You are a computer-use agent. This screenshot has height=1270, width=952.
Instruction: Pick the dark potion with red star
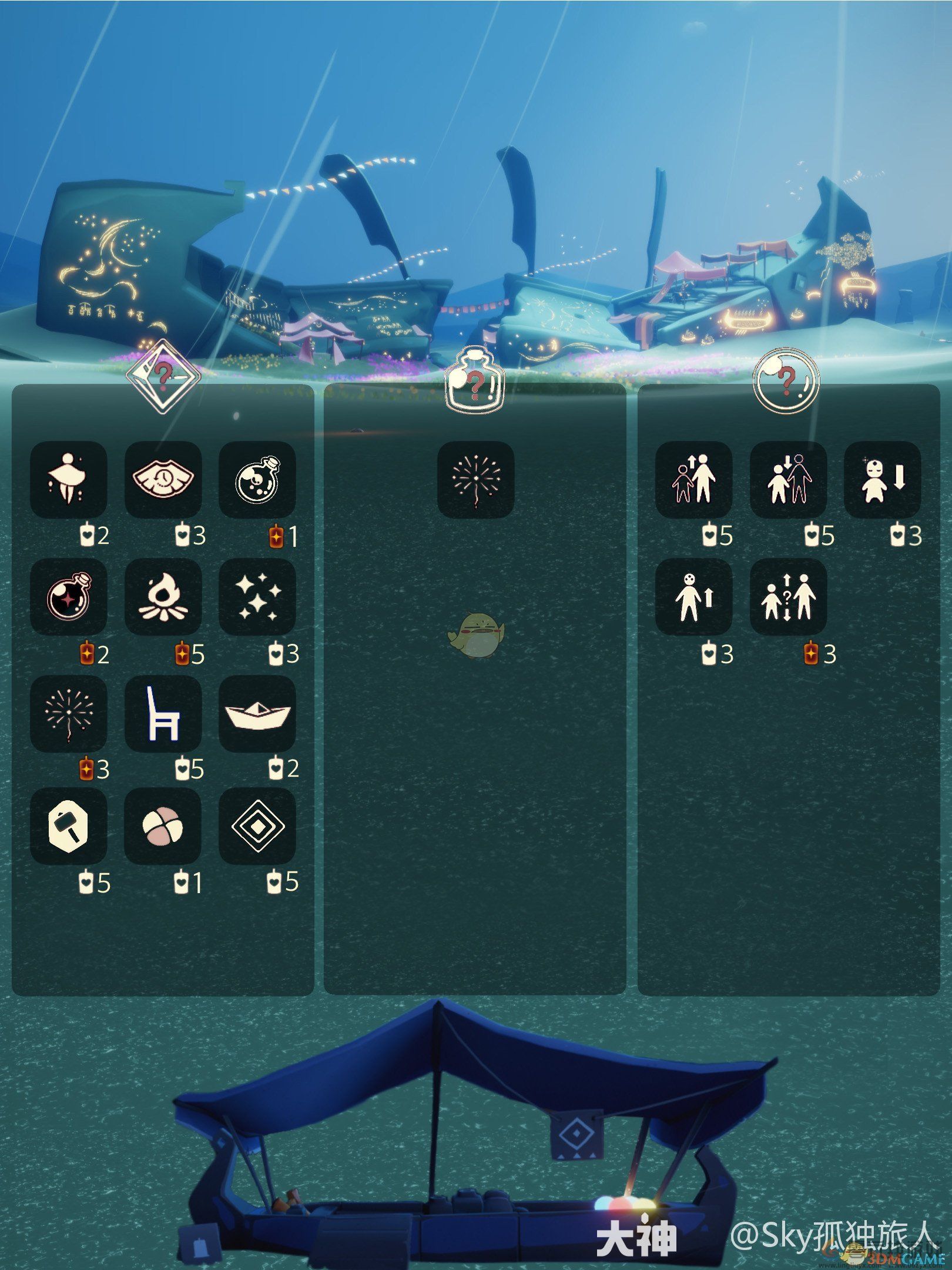pos(69,596)
